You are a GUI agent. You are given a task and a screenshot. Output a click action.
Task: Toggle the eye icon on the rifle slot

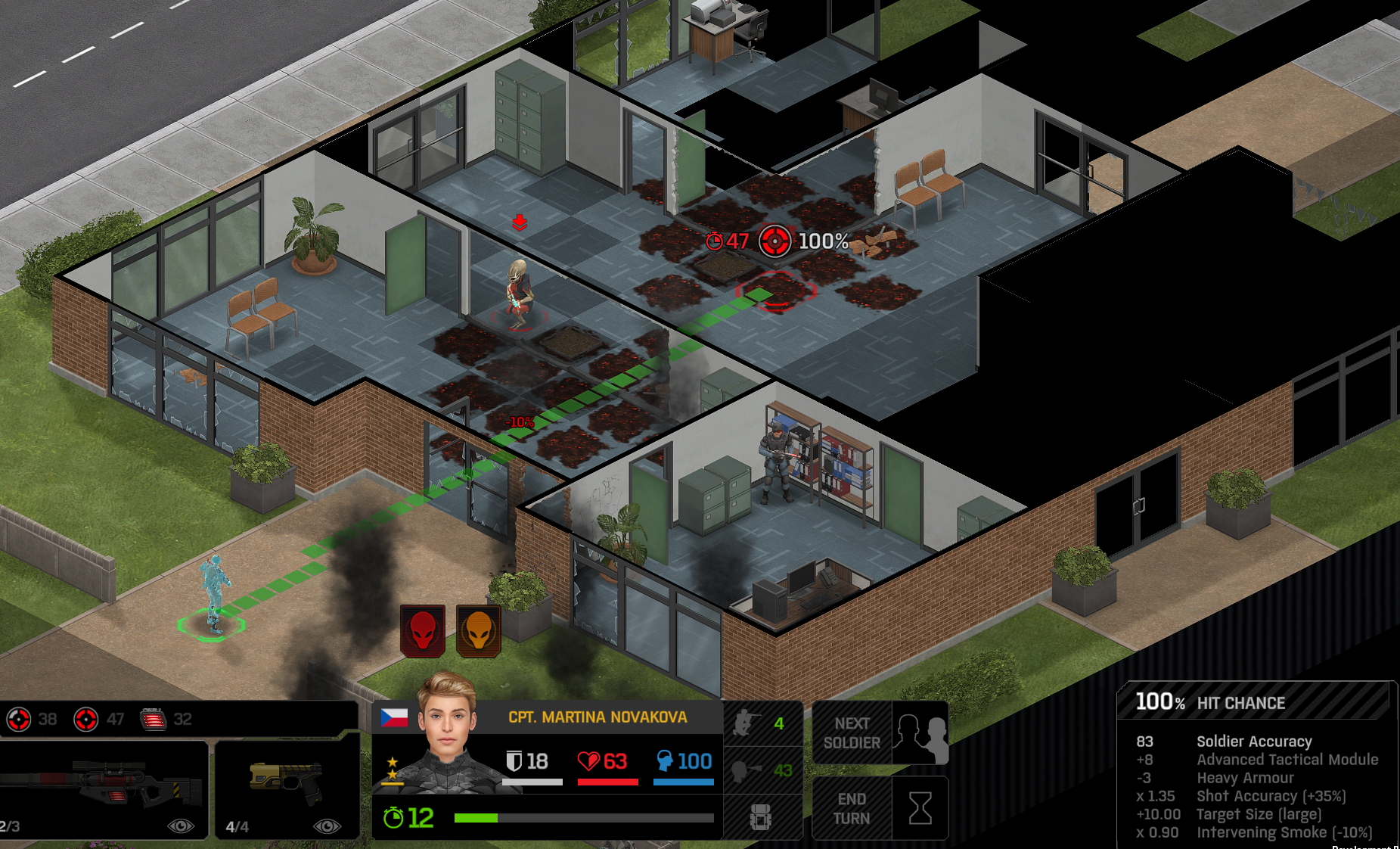tap(180, 826)
